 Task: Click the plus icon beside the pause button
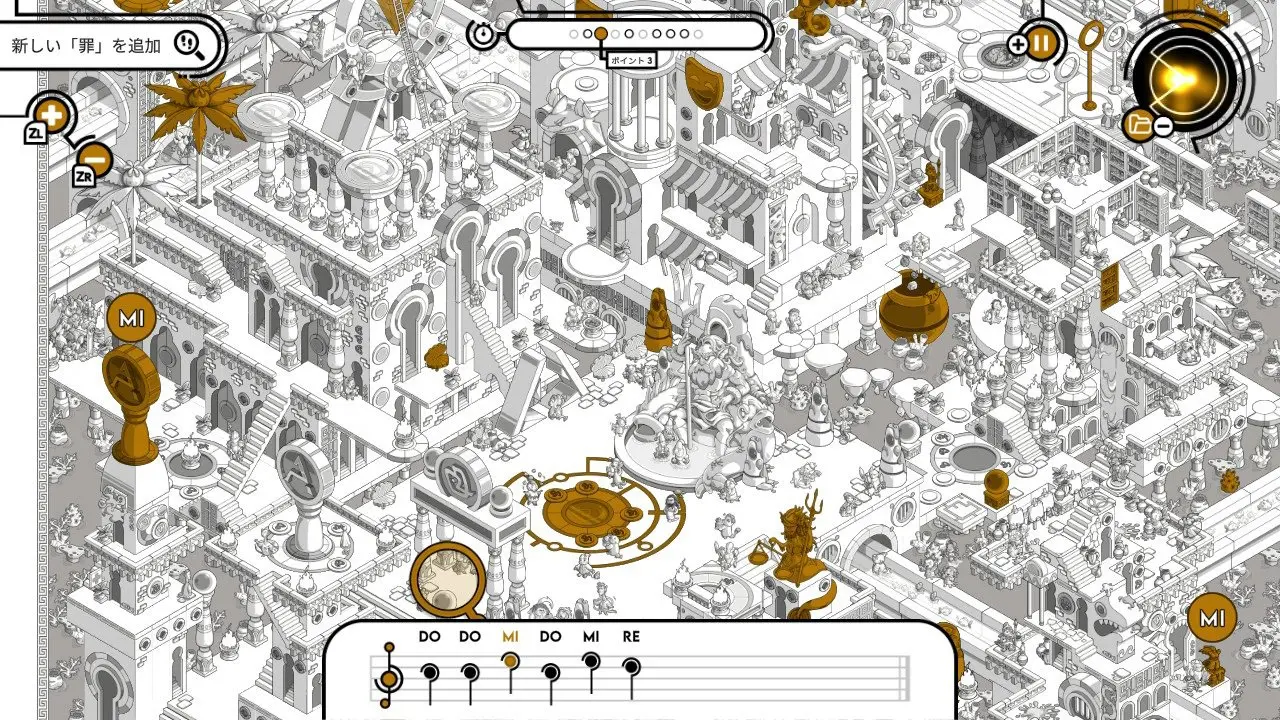click(1019, 42)
